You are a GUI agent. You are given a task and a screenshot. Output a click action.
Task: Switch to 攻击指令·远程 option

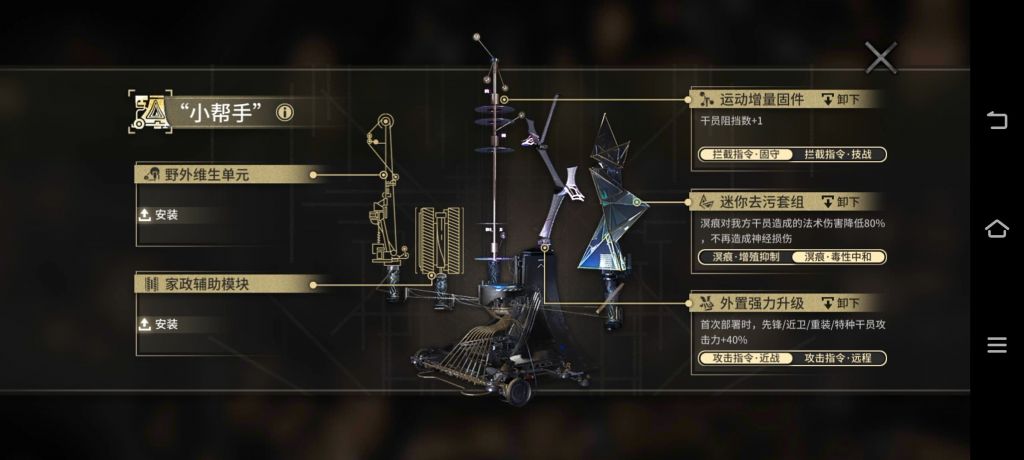point(839,358)
